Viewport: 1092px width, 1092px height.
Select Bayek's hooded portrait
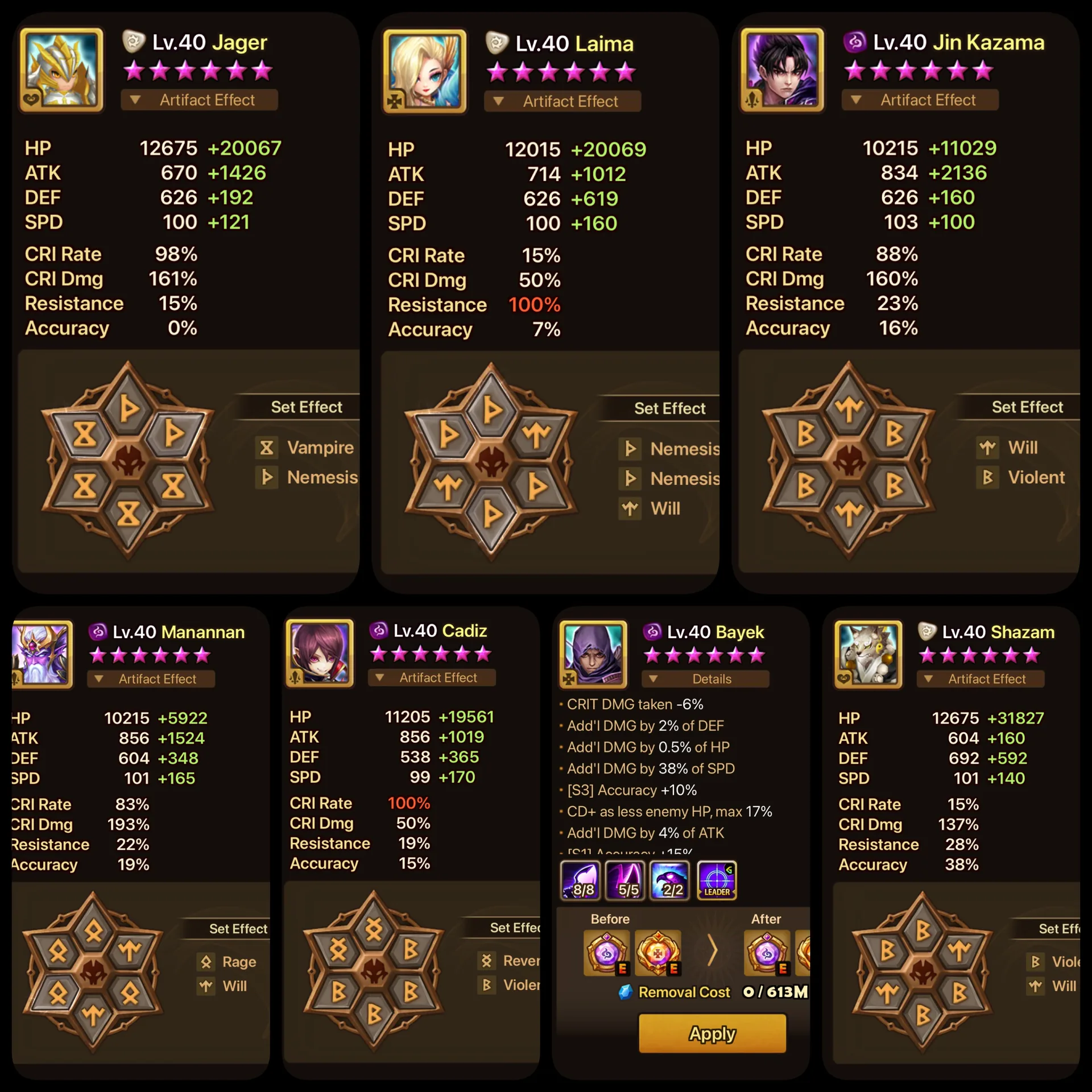(x=593, y=654)
